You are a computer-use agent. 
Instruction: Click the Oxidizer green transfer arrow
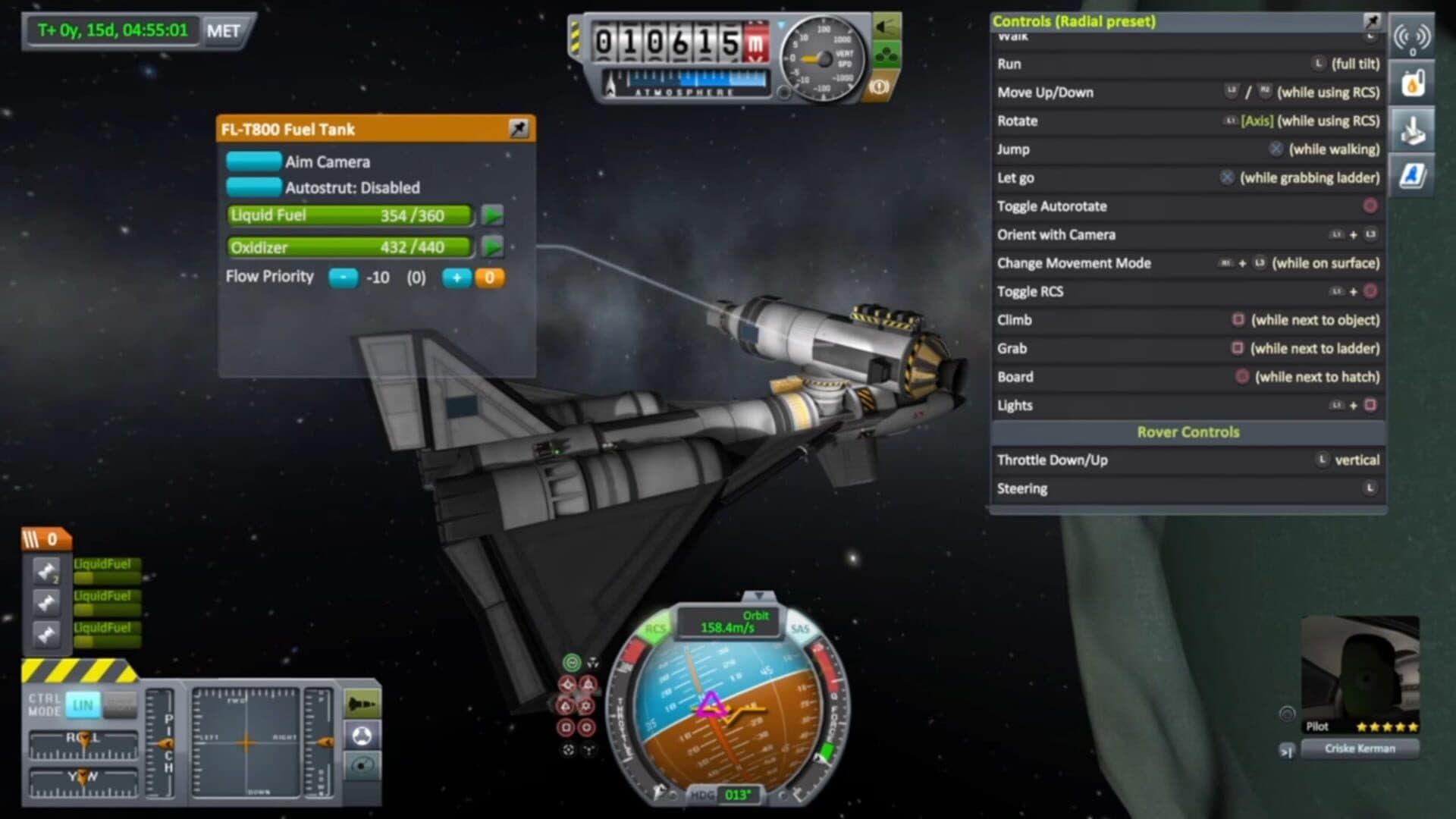pyautogui.click(x=492, y=247)
